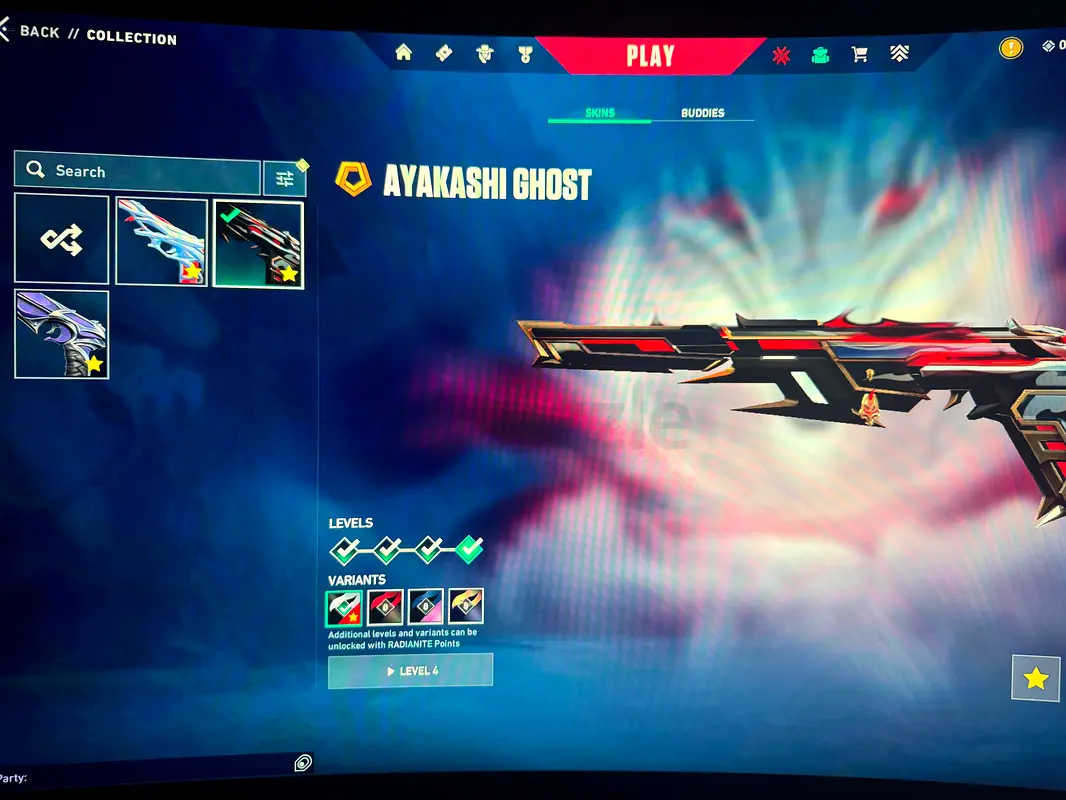Click the red PLAY button
1066x800 pixels.
650,56
